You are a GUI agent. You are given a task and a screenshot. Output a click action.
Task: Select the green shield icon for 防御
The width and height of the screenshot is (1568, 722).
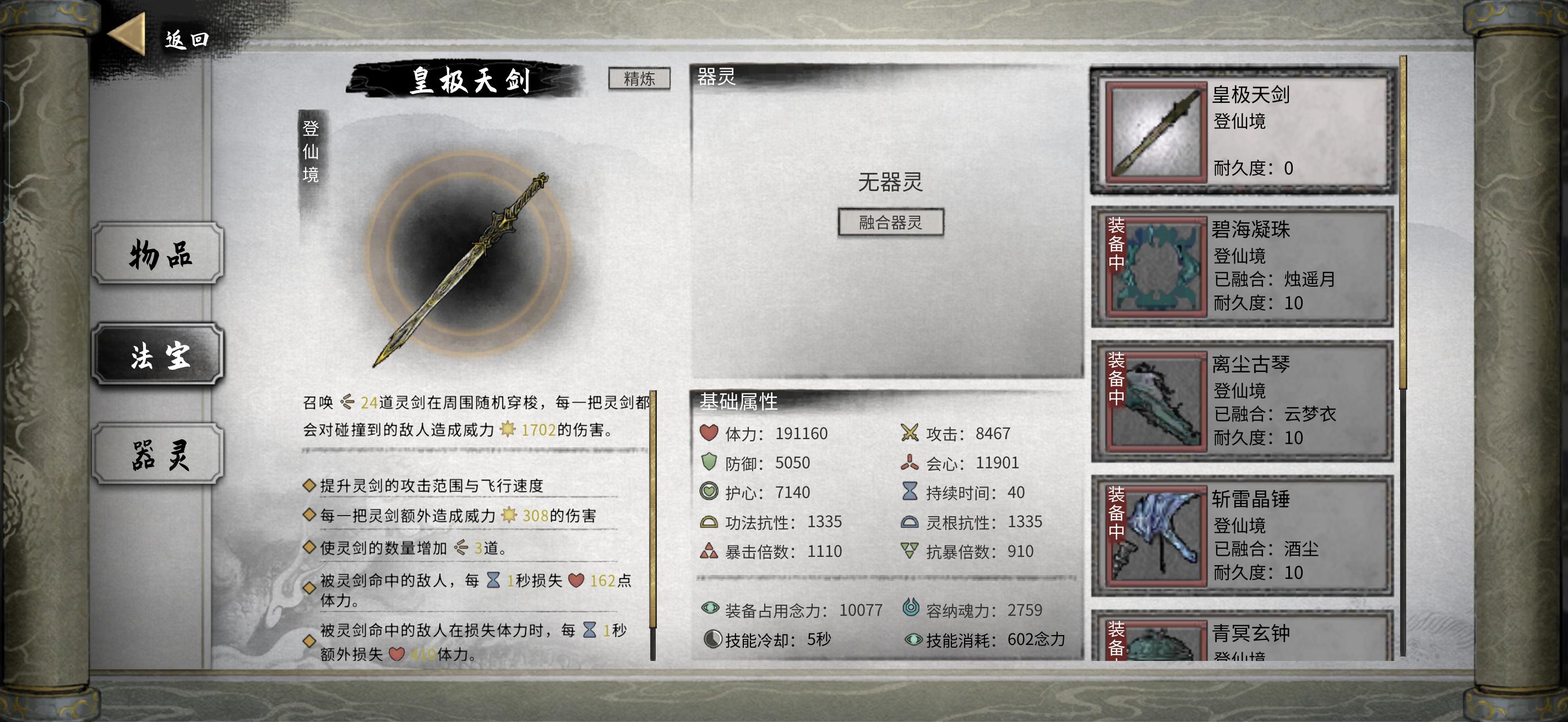coord(710,462)
